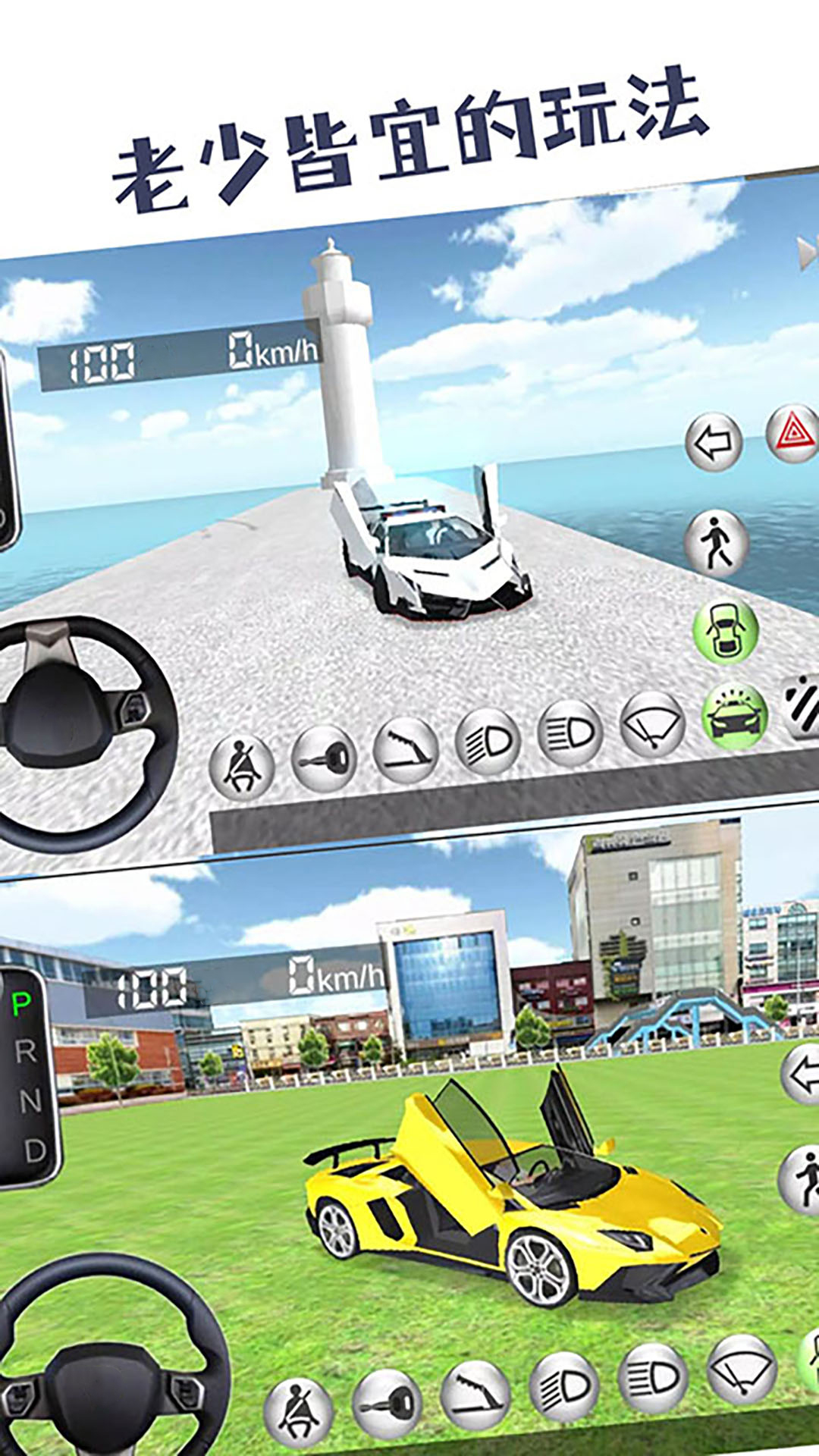This screenshot has width=819, height=1456.
Task: Exit the white police car via walking icon
Action: [717, 542]
